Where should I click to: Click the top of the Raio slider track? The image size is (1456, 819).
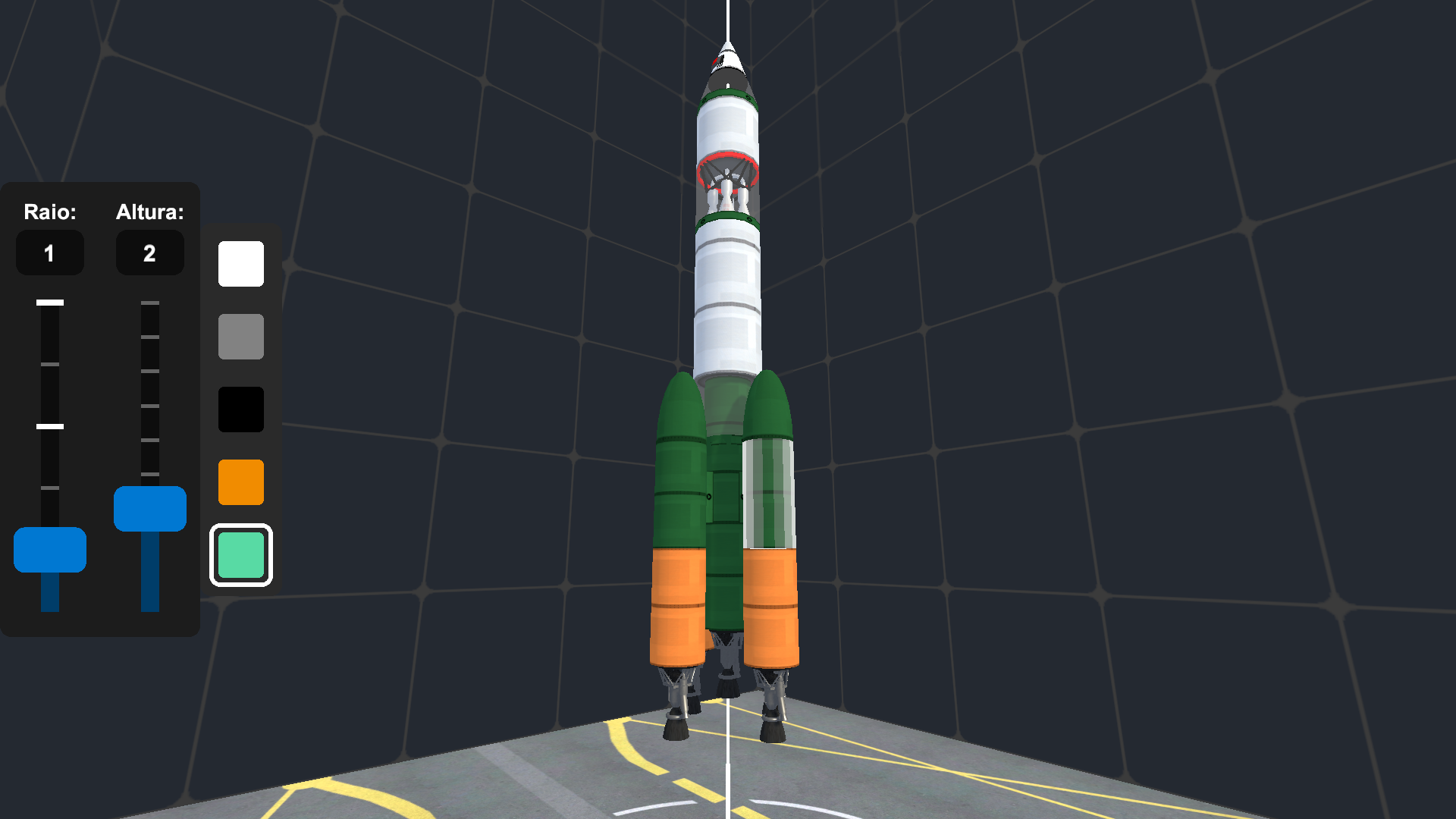[50, 303]
